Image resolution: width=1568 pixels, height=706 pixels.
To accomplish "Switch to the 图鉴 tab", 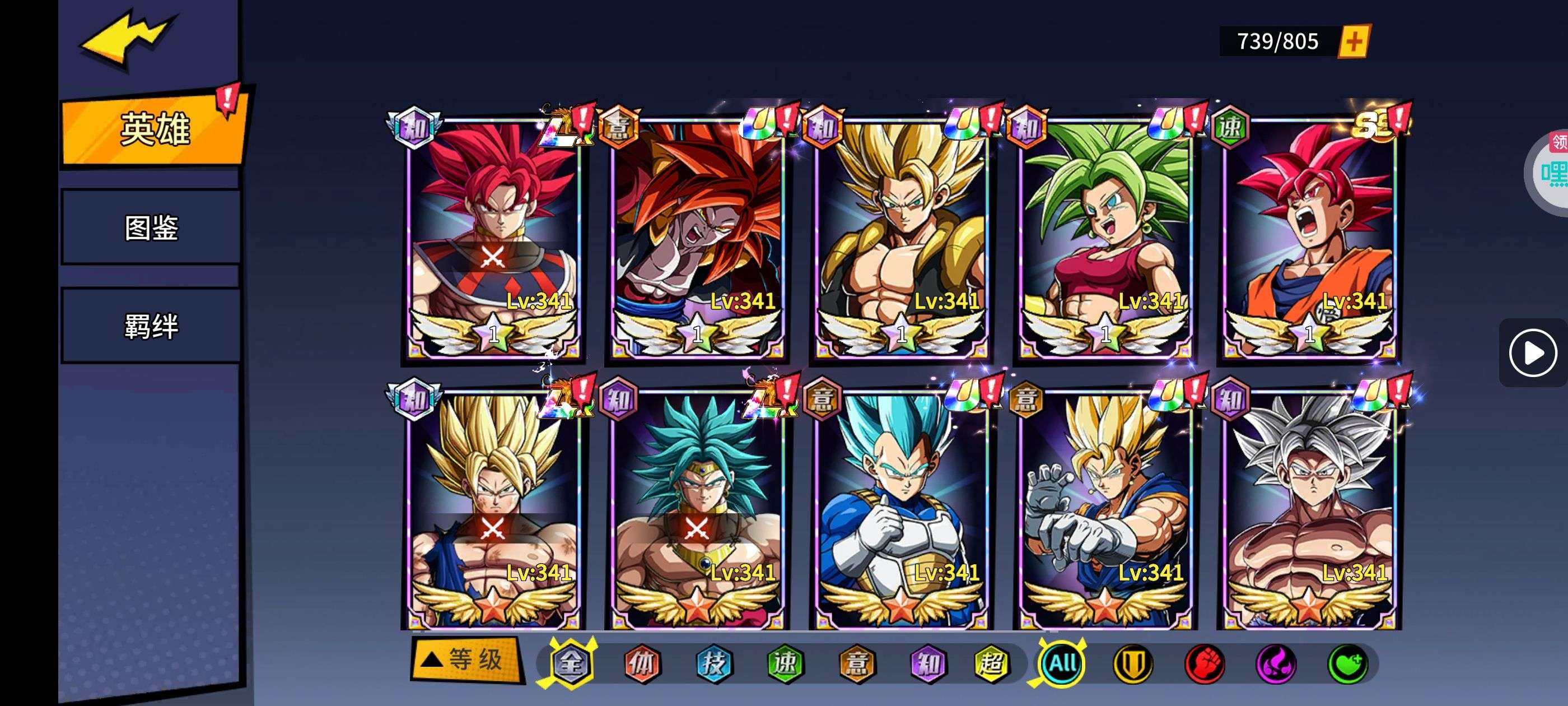I will (151, 227).
